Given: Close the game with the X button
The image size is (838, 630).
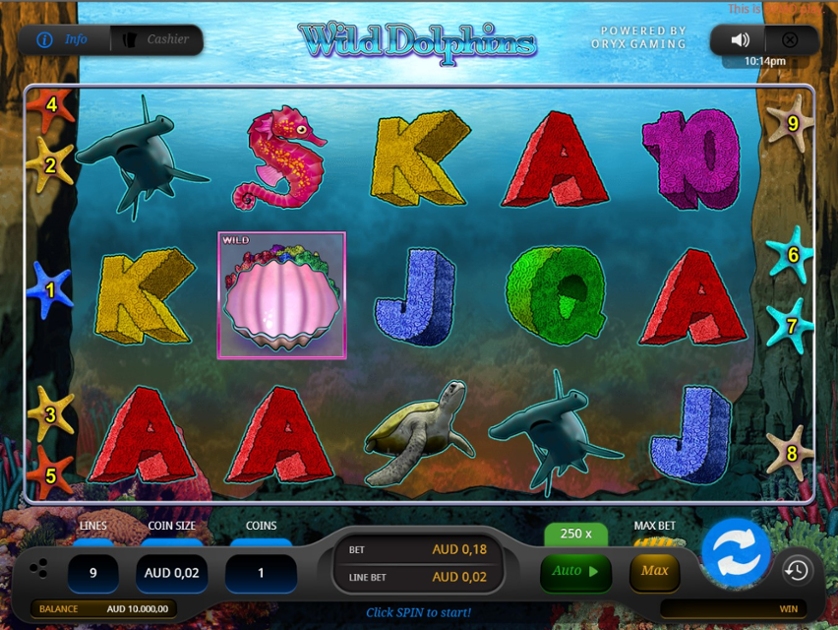Looking at the screenshot, I should [789, 40].
